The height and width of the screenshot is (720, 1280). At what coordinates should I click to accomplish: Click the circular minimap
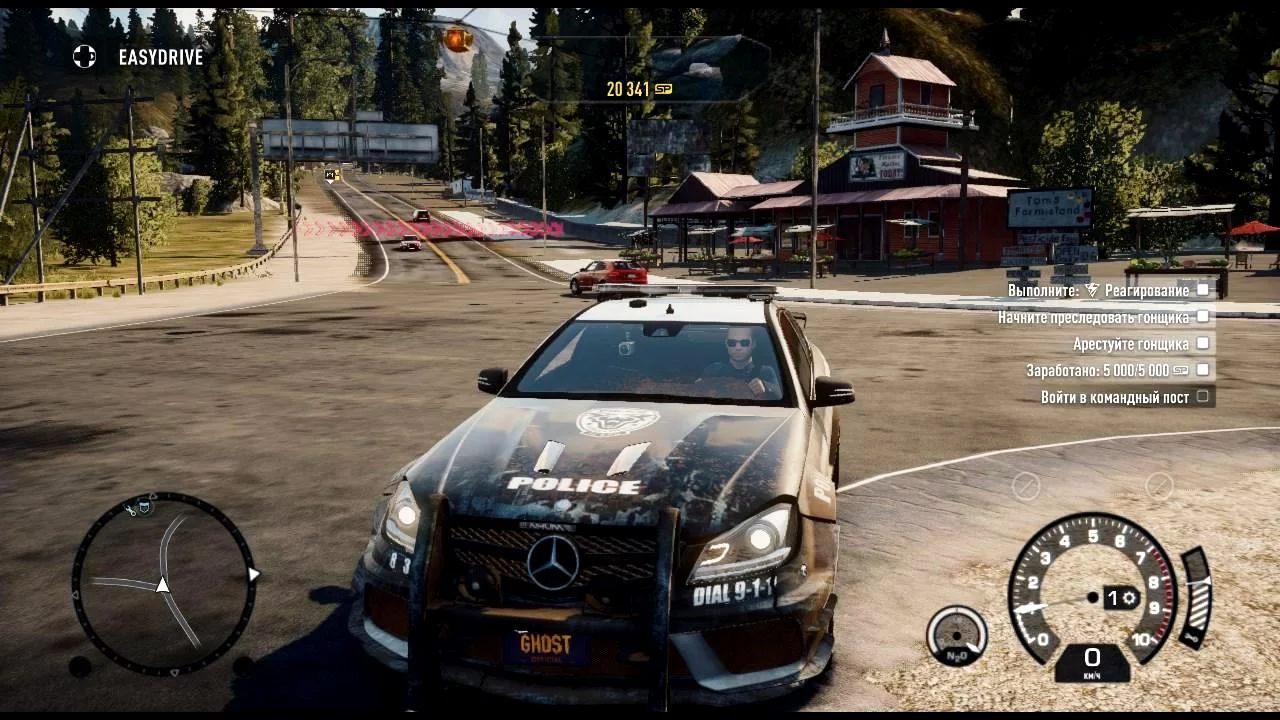click(163, 584)
